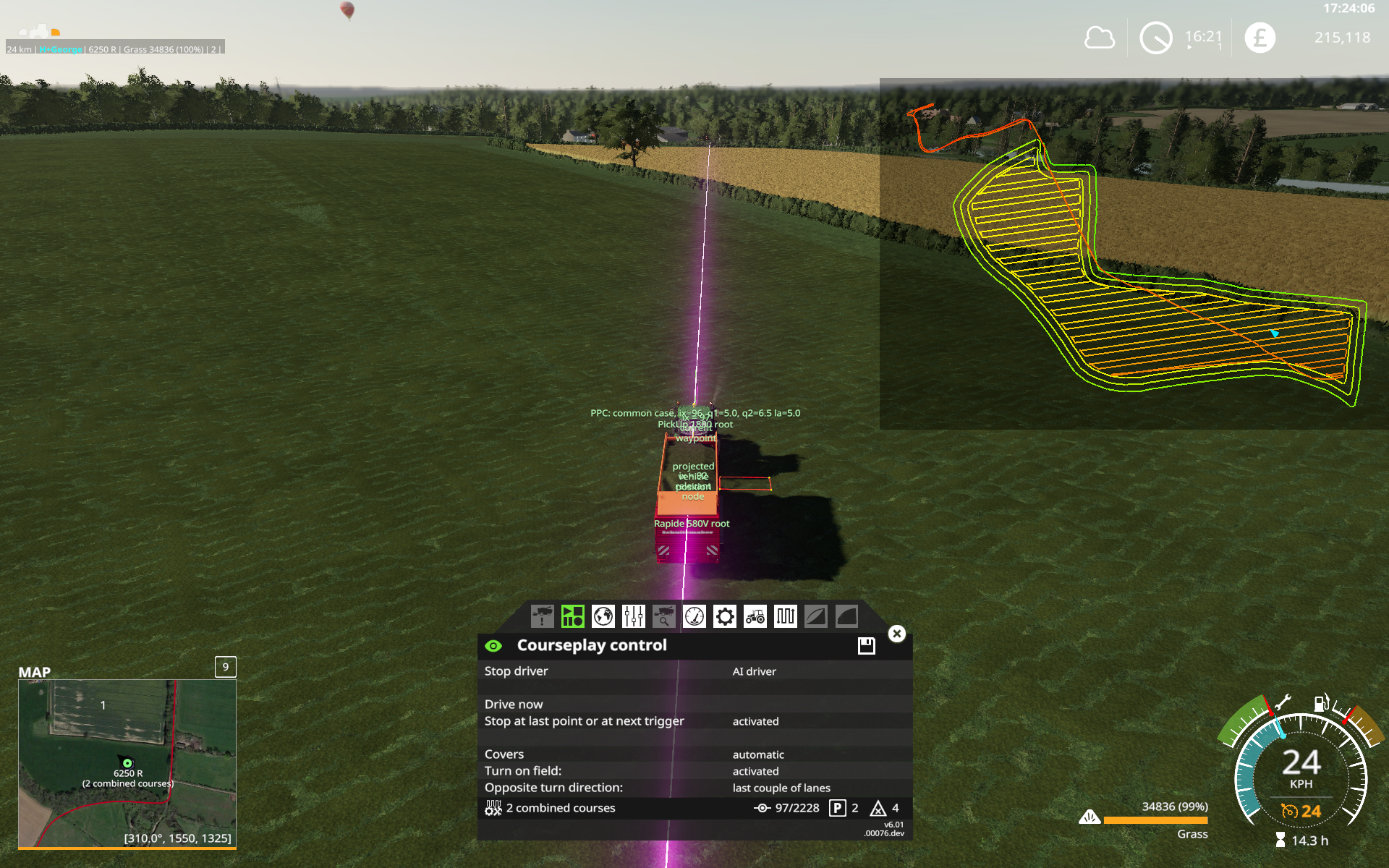
Task: Toggle Stop at last point or at next trigger
Action: click(755, 721)
